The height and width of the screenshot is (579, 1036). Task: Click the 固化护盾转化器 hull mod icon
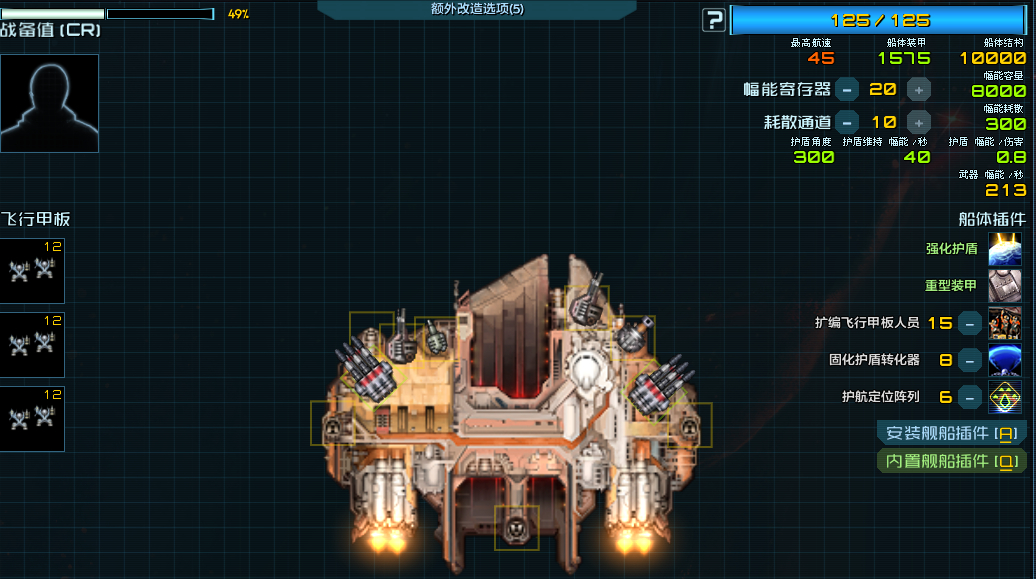1005,360
